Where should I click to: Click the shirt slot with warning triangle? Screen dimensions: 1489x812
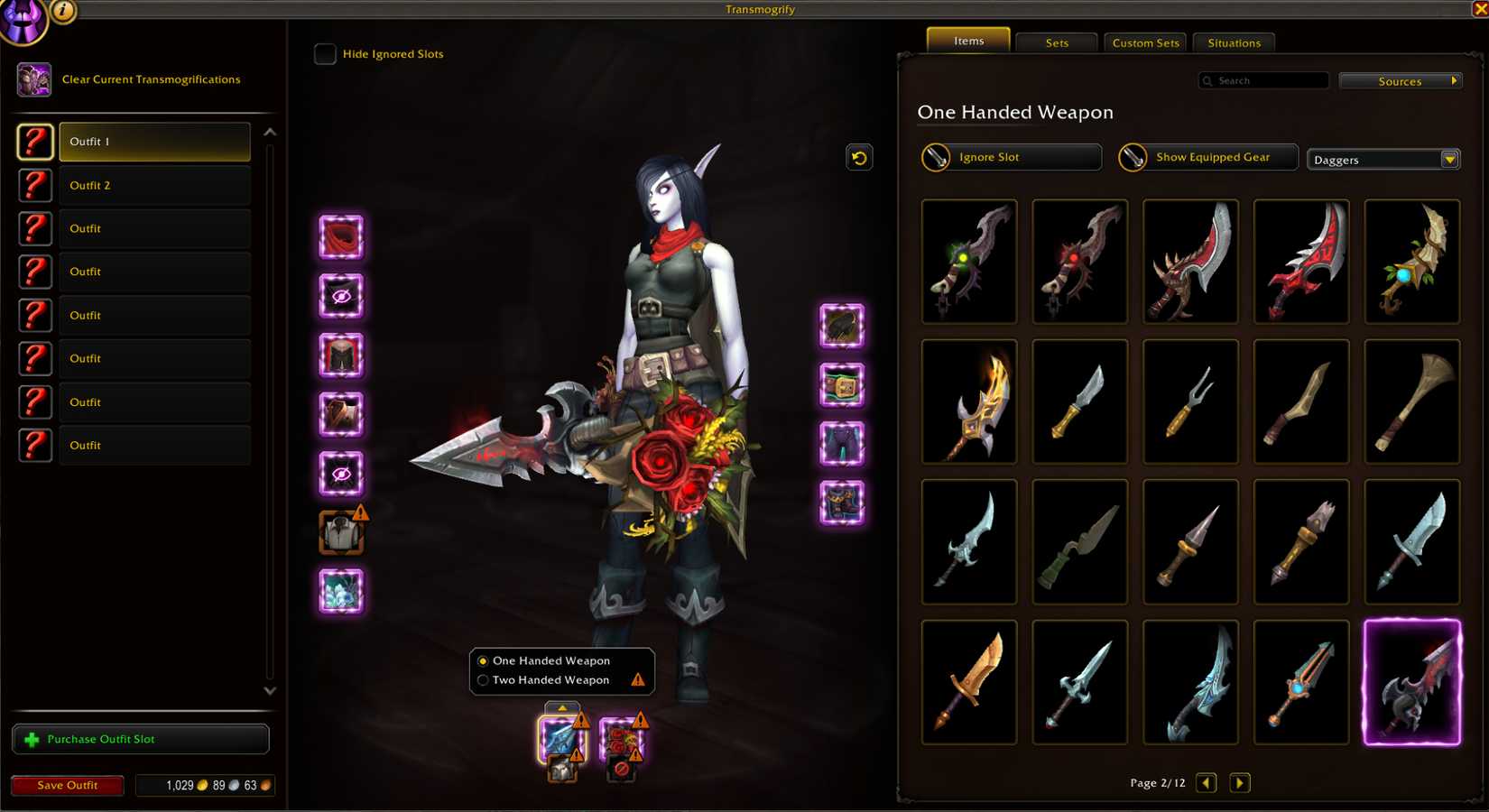(340, 532)
